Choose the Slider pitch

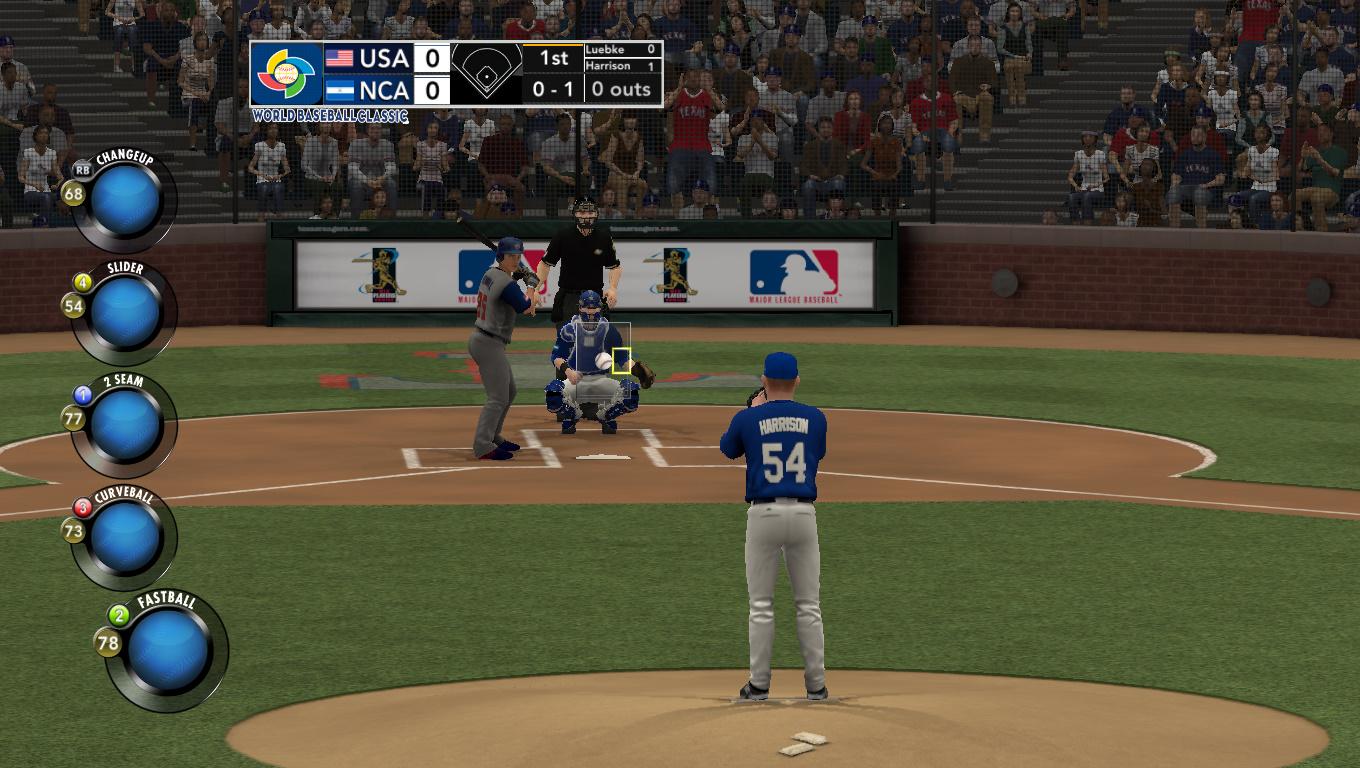click(125, 313)
